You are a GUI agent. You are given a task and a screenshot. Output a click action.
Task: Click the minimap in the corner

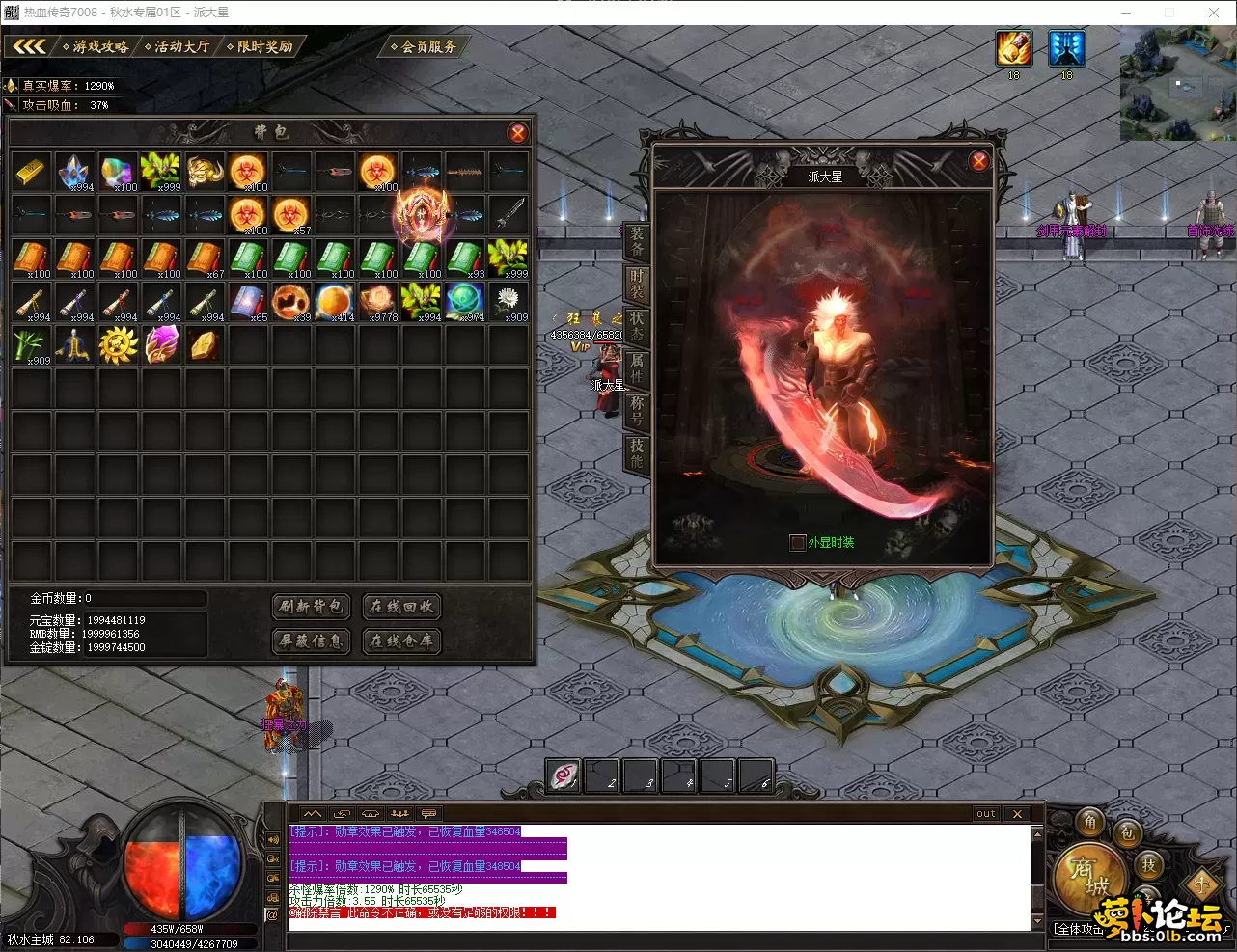click(x=1177, y=84)
